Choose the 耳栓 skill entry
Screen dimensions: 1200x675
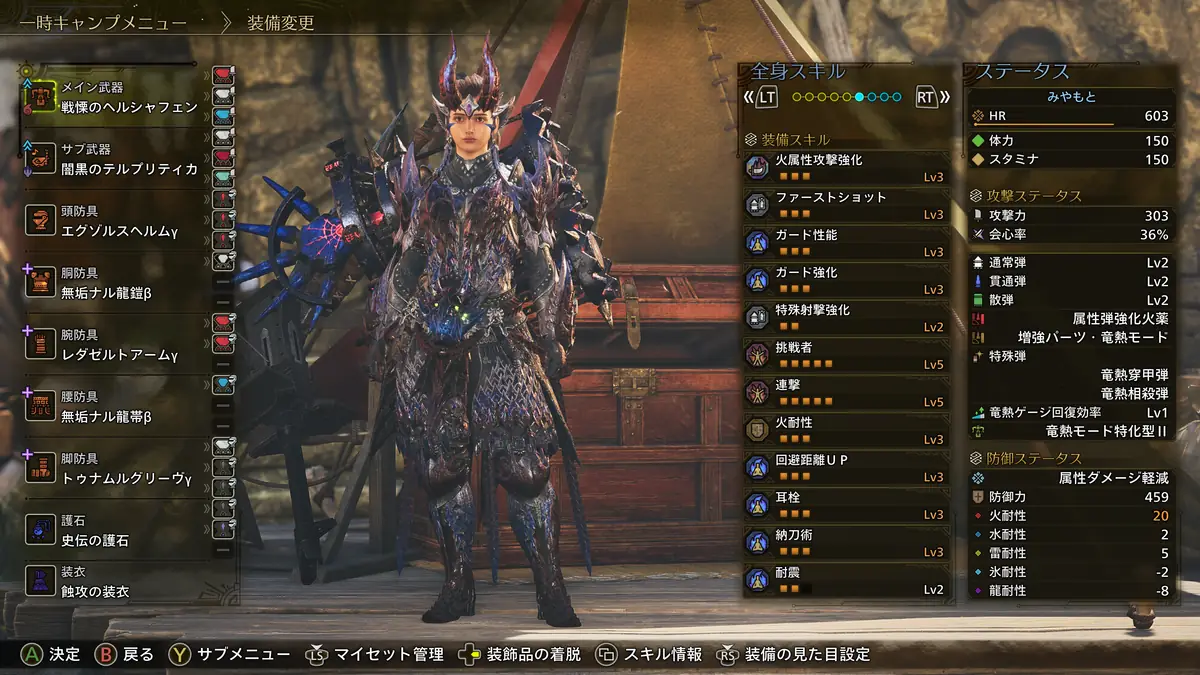[846, 505]
